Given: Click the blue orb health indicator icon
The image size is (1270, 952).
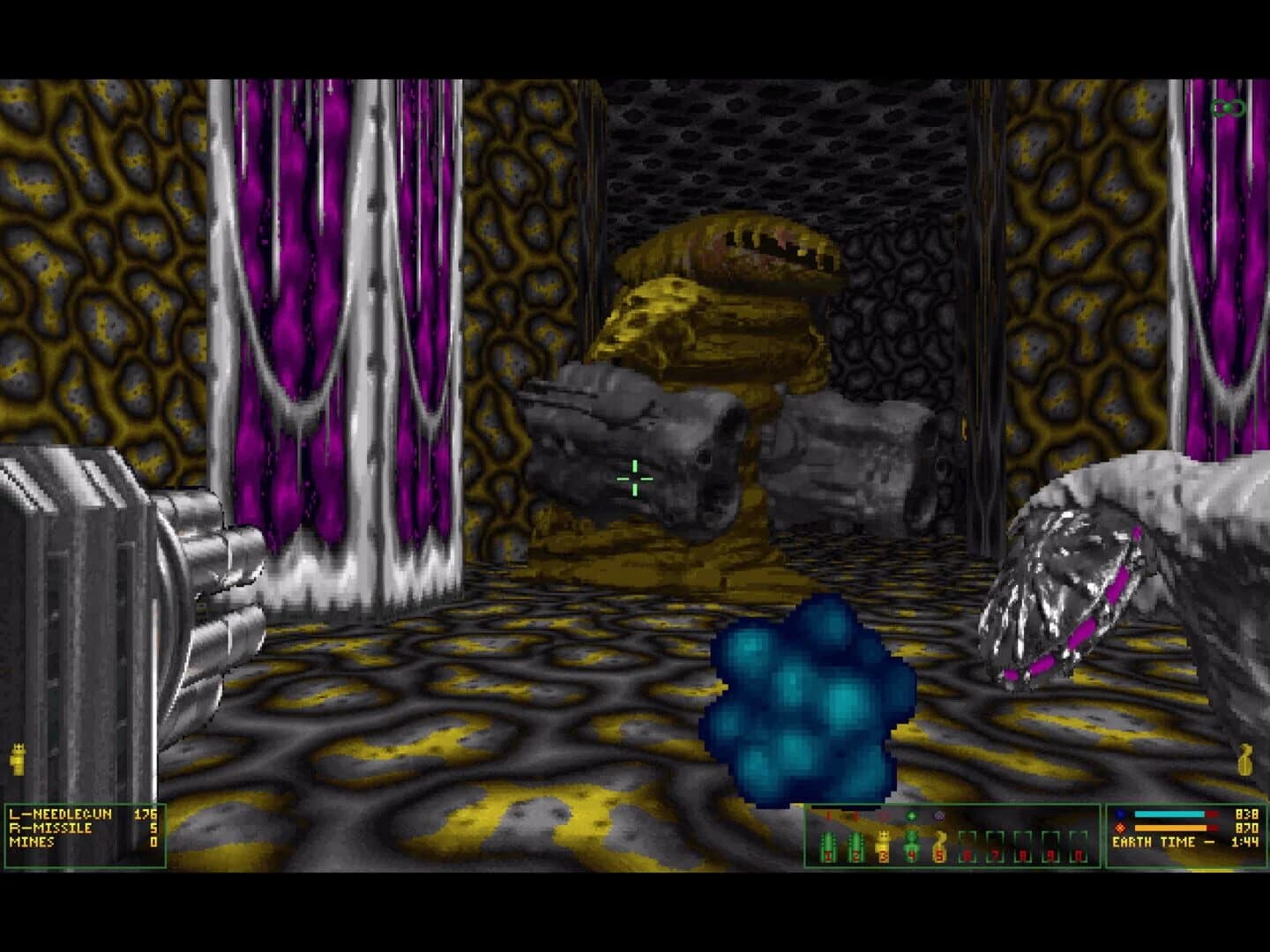Looking at the screenshot, I should click(1120, 814).
